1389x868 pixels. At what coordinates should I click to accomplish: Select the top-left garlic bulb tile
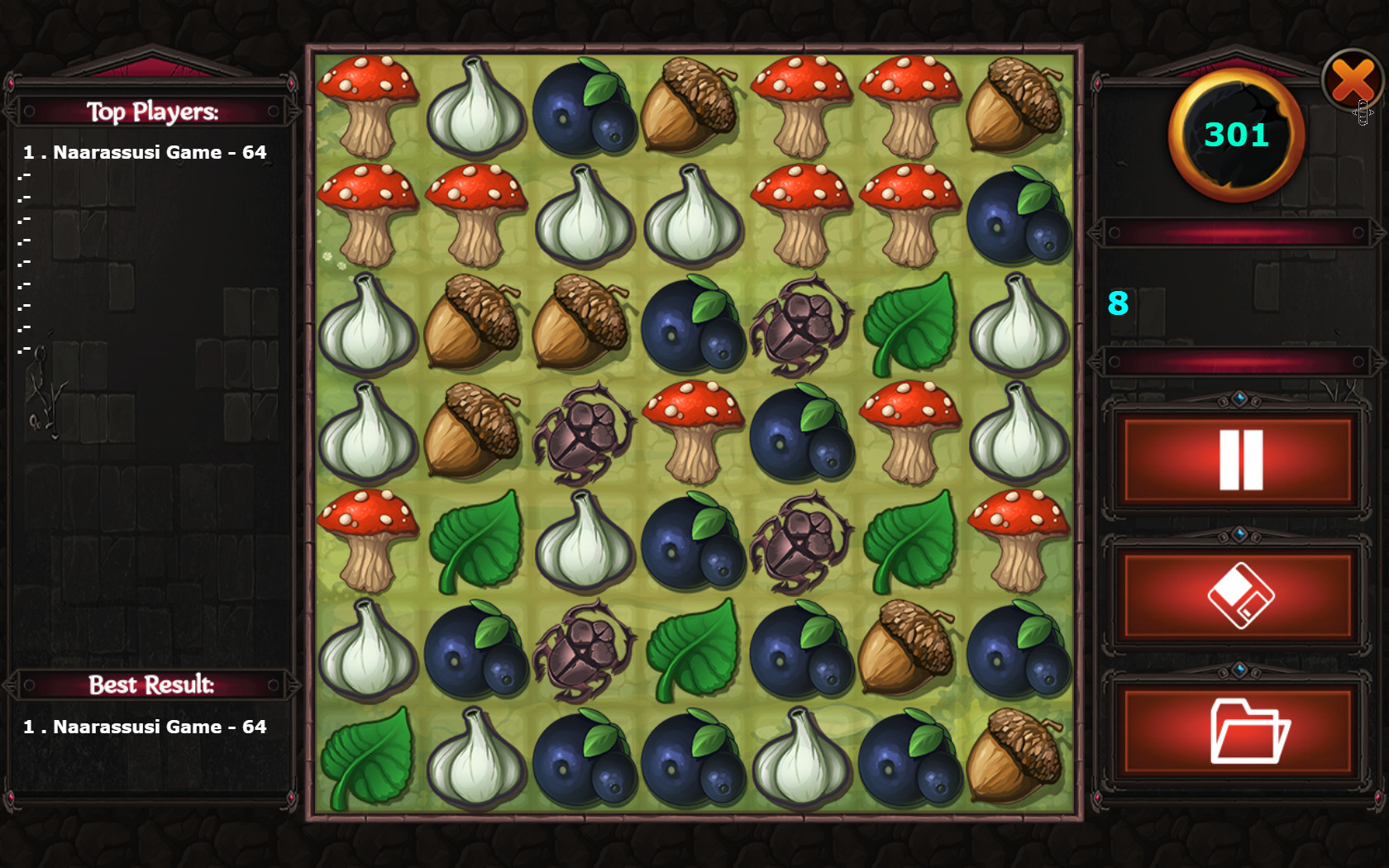coord(475,107)
